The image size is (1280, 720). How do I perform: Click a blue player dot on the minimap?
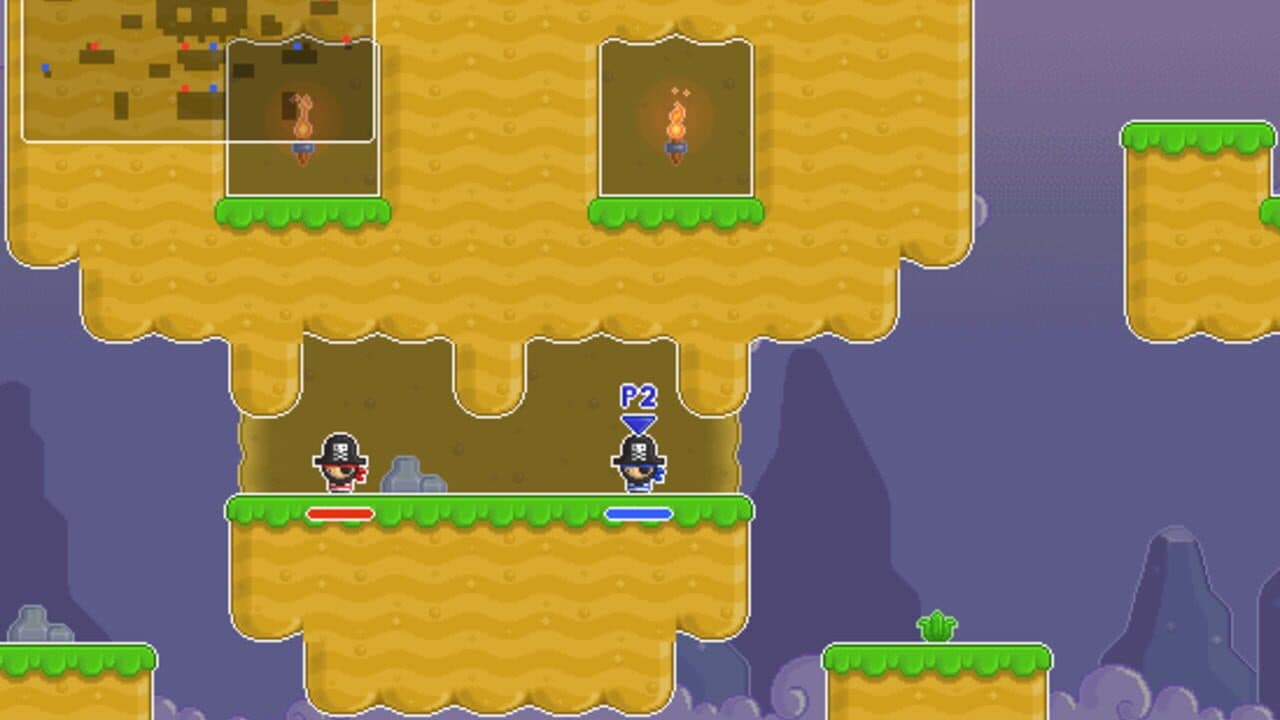[x=212, y=46]
